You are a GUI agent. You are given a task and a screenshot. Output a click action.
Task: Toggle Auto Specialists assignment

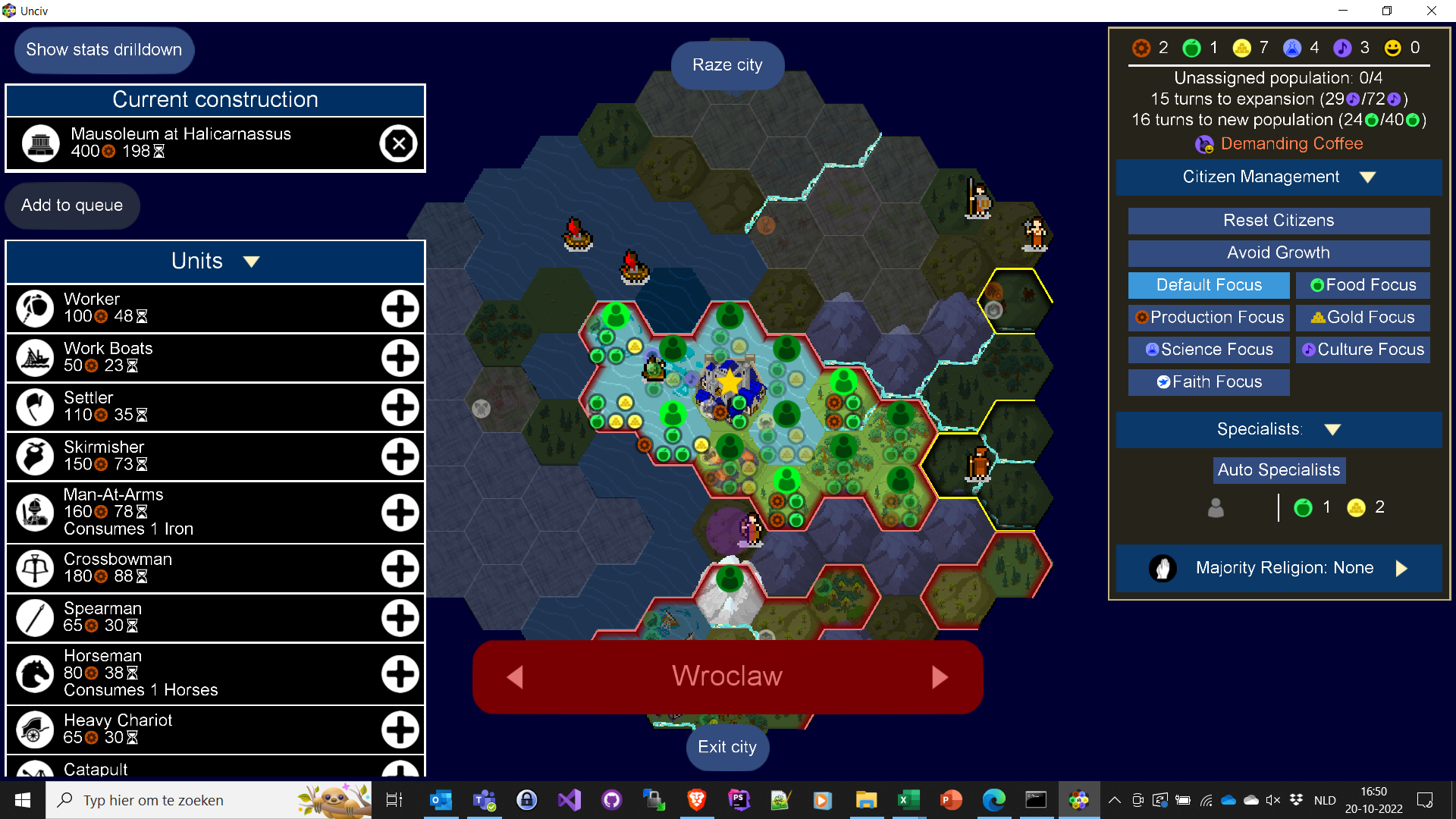(x=1279, y=470)
